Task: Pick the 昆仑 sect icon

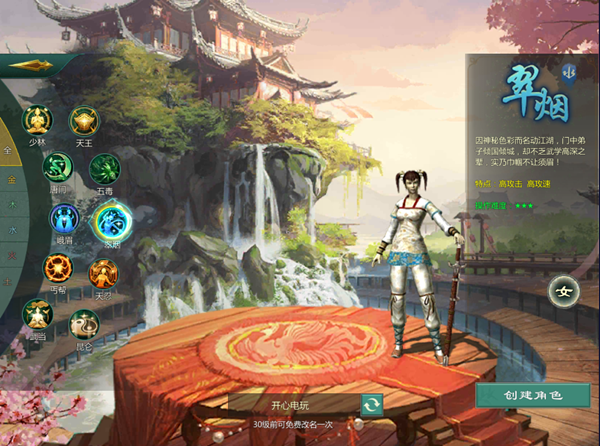Action: (x=83, y=323)
